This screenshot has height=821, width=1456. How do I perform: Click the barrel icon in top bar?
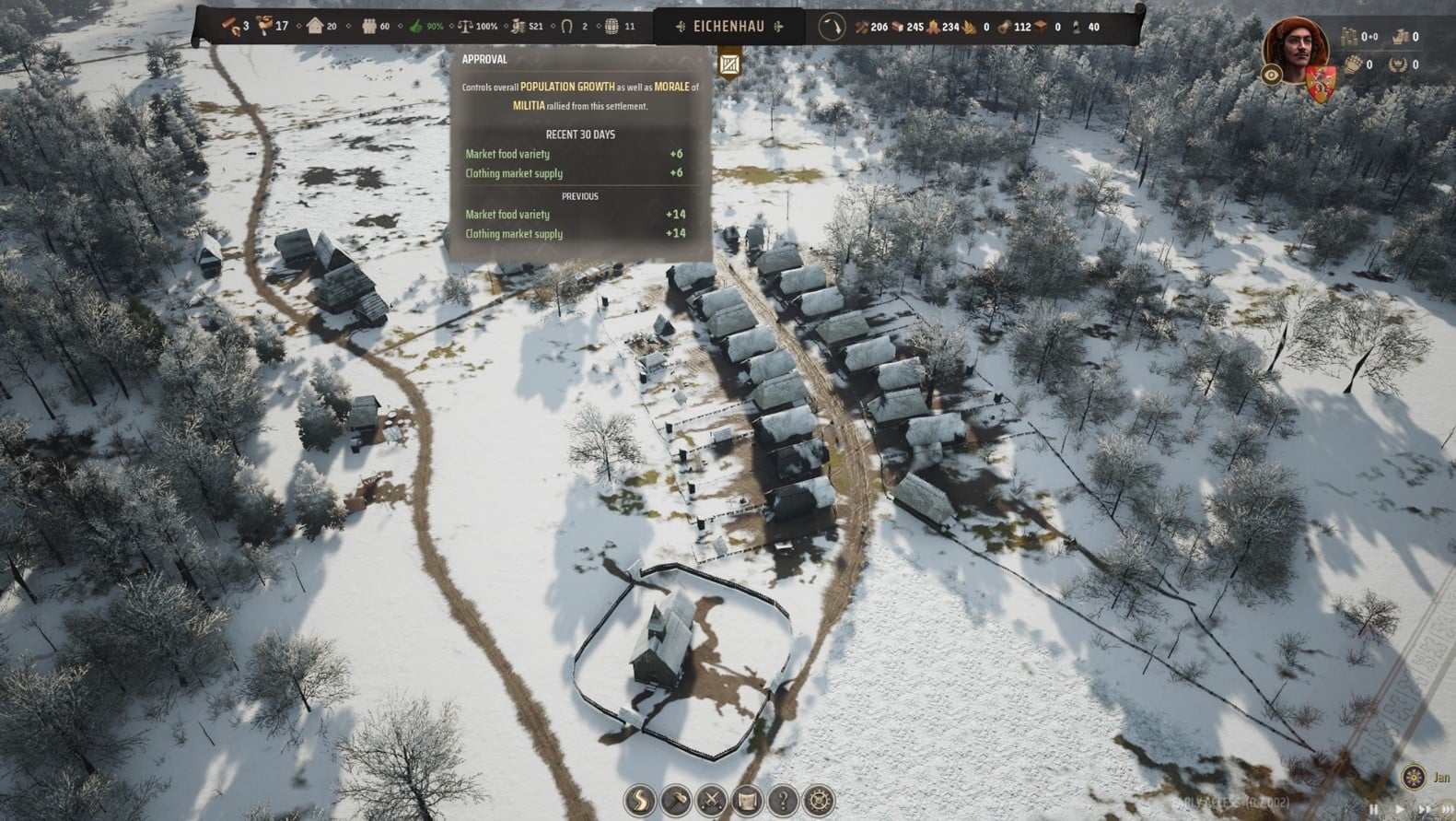pos(611,27)
